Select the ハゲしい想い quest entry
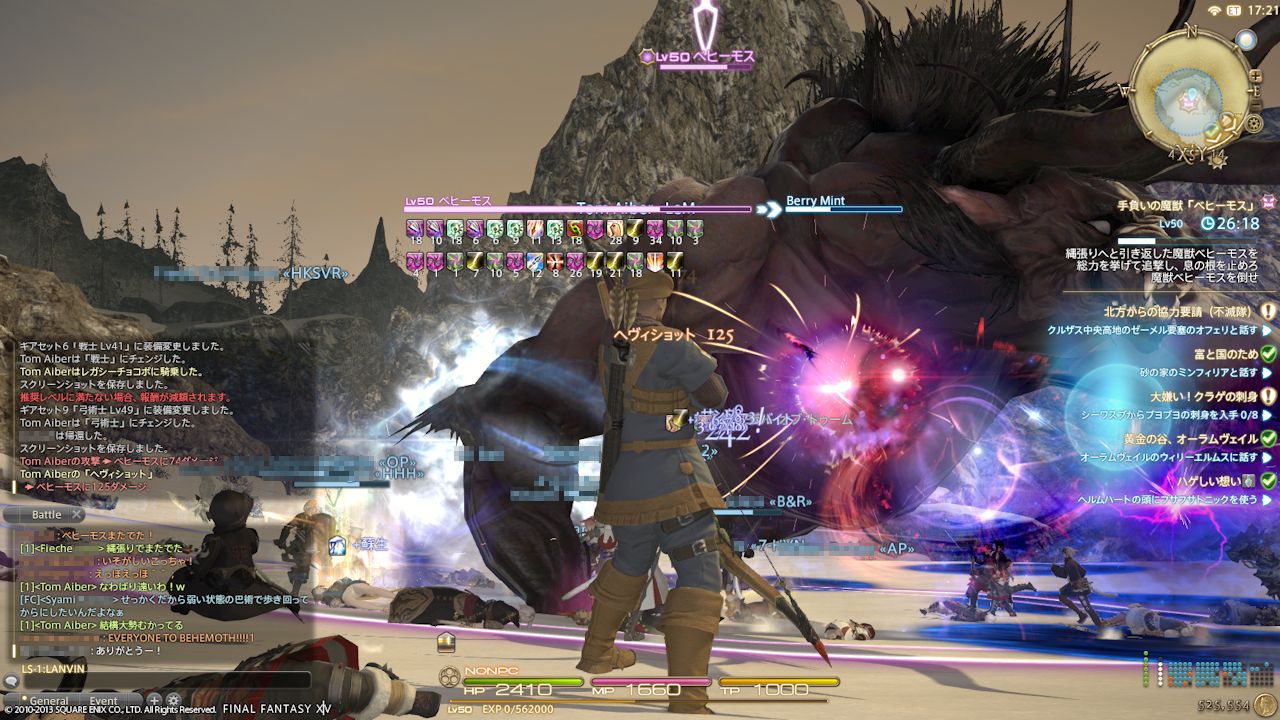Viewport: 1280px width, 720px height. pos(1210,481)
